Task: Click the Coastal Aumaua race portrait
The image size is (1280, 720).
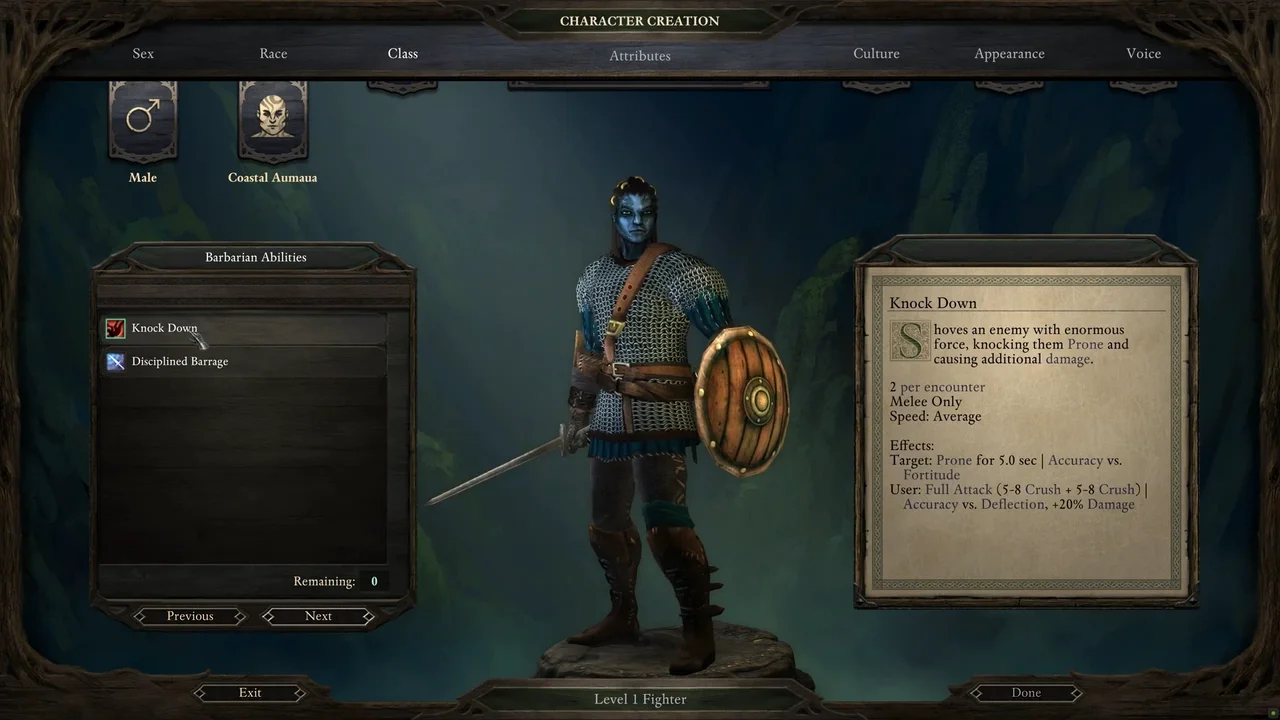Action: pyautogui.click(x=272, y=120)
